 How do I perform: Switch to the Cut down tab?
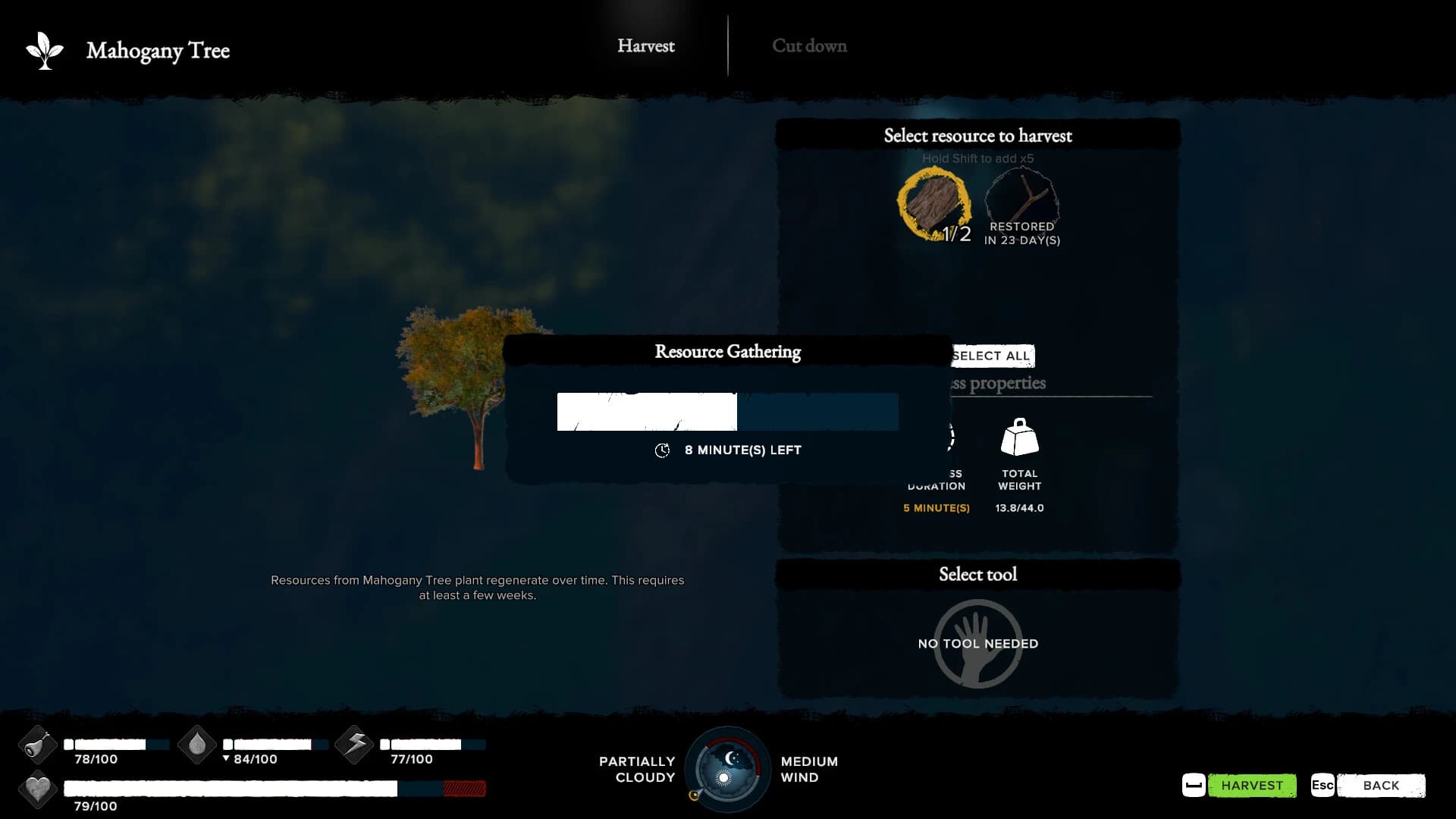[x=808, y=45]
